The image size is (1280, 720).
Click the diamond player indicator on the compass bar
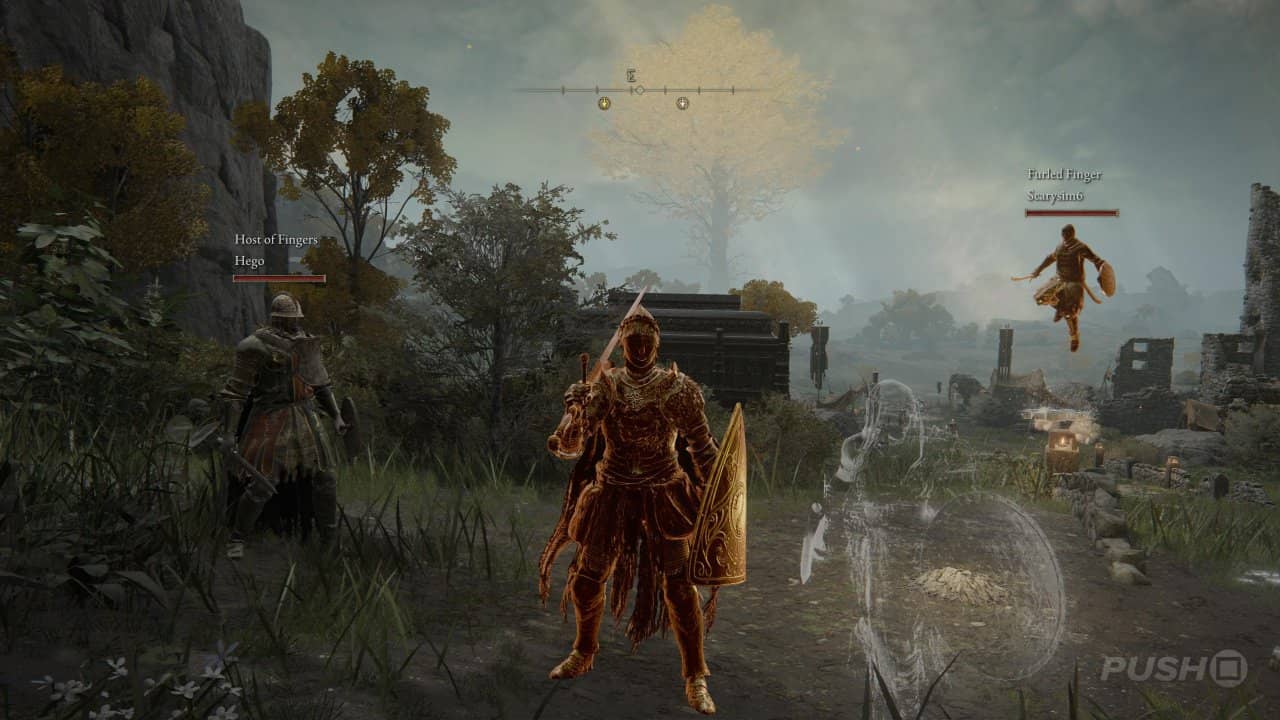coord(639,90)
